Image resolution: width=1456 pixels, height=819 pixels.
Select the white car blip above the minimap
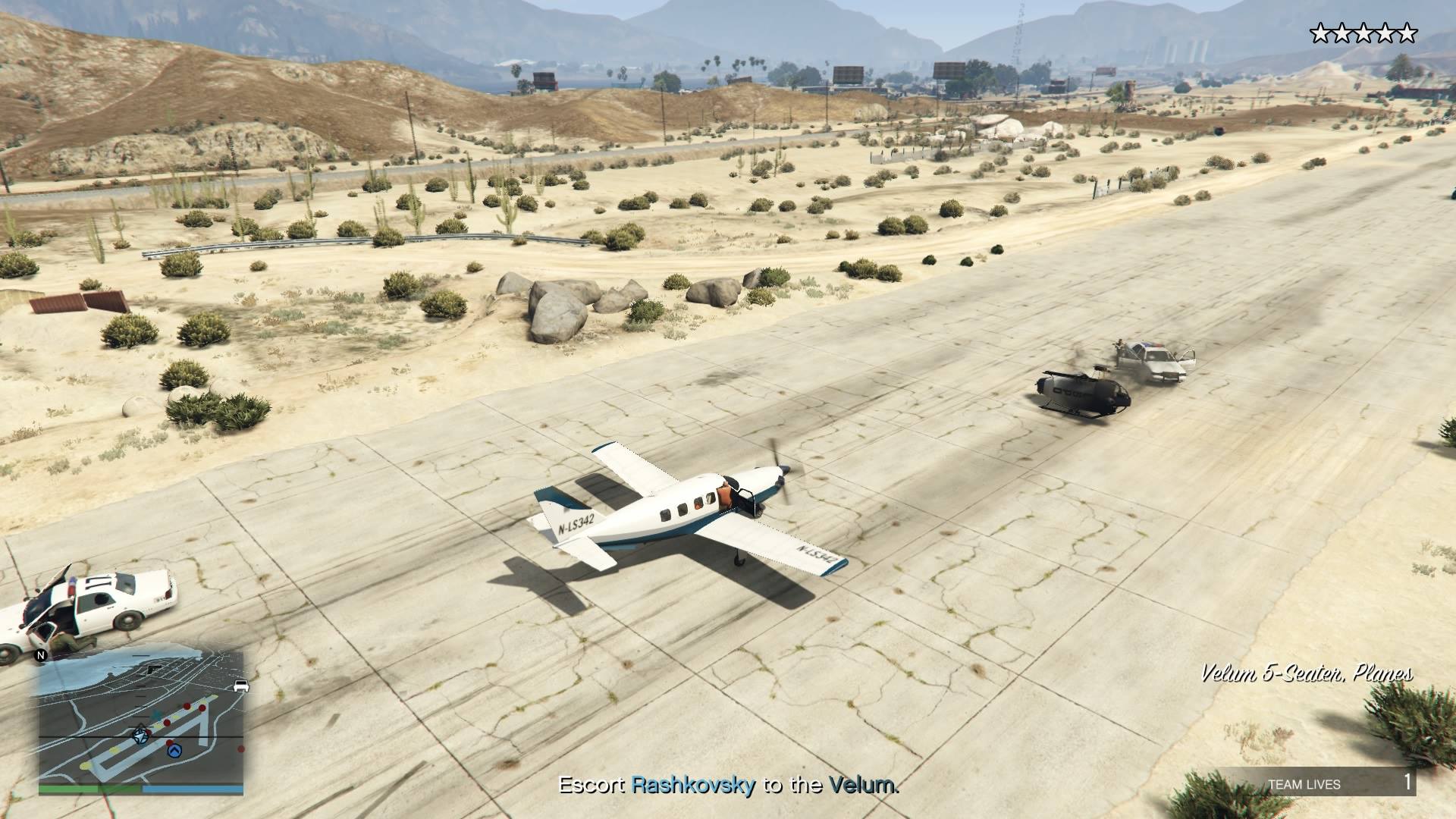coord(241,686)
